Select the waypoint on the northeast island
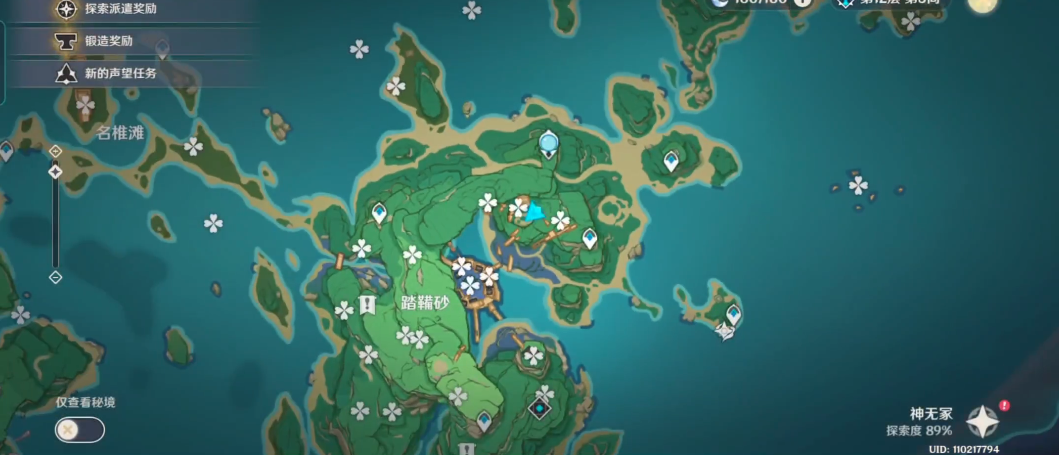1059x455 pixels. [x=671, y=160]
